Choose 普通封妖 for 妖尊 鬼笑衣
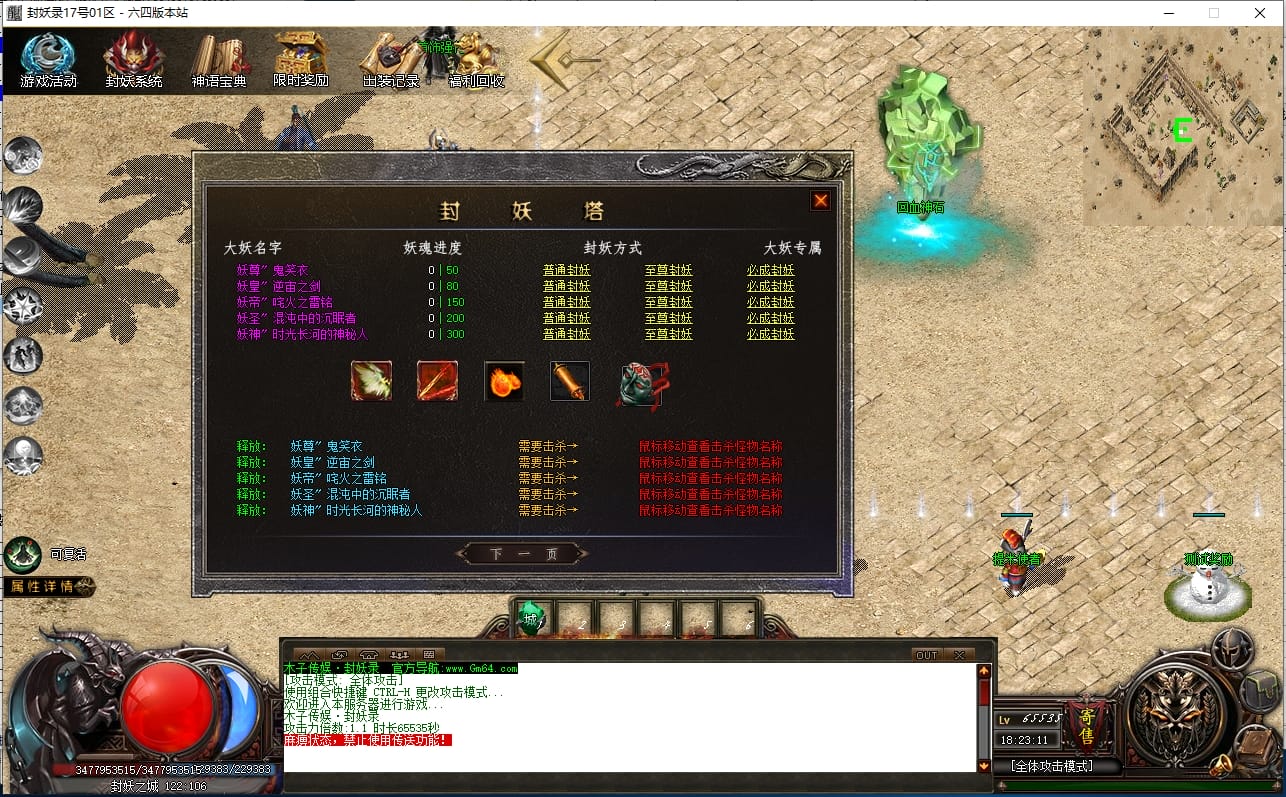This screenshot has width=1286, height=797. 566,270
